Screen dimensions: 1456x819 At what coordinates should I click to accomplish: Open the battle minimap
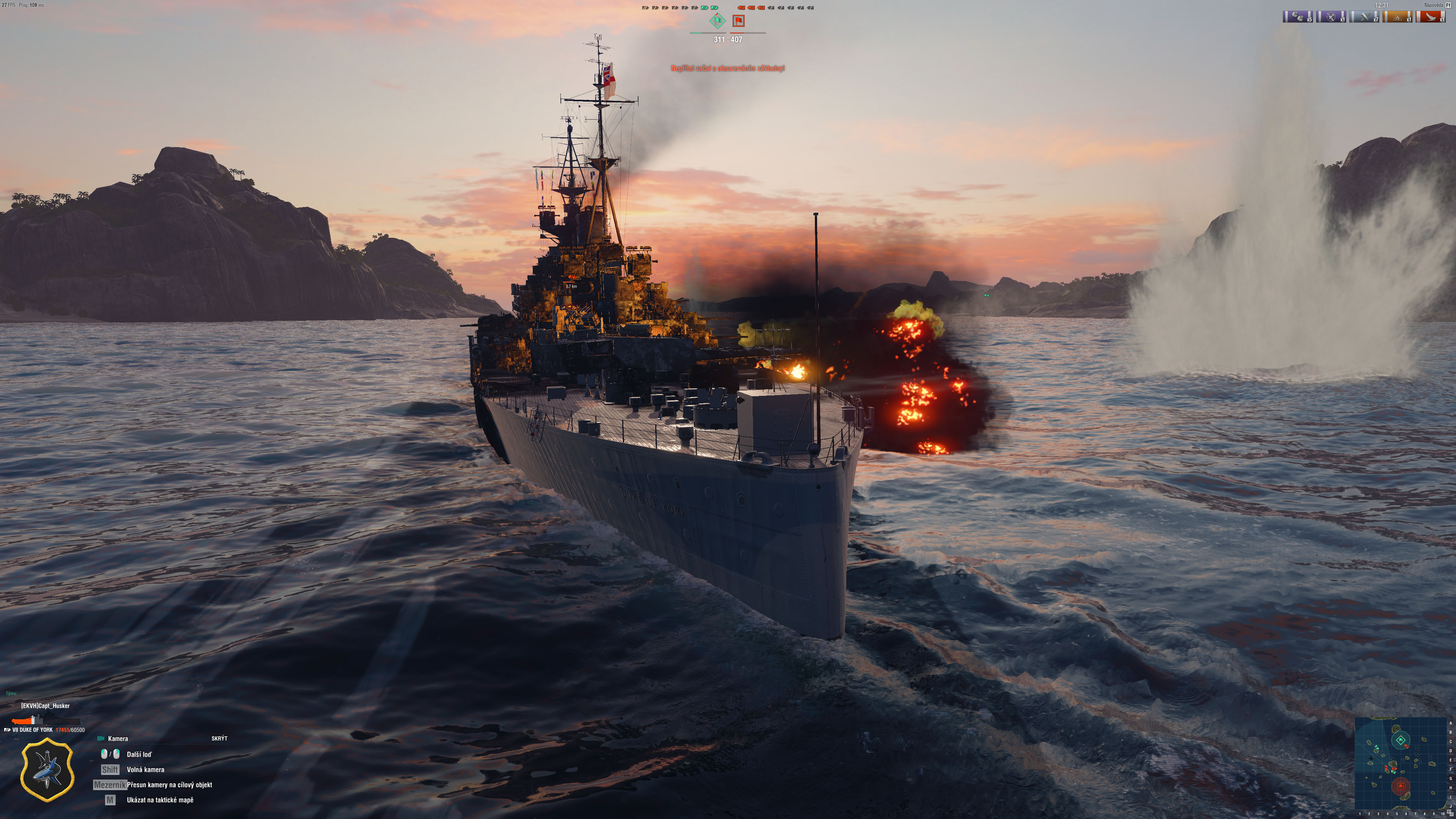1401,764
